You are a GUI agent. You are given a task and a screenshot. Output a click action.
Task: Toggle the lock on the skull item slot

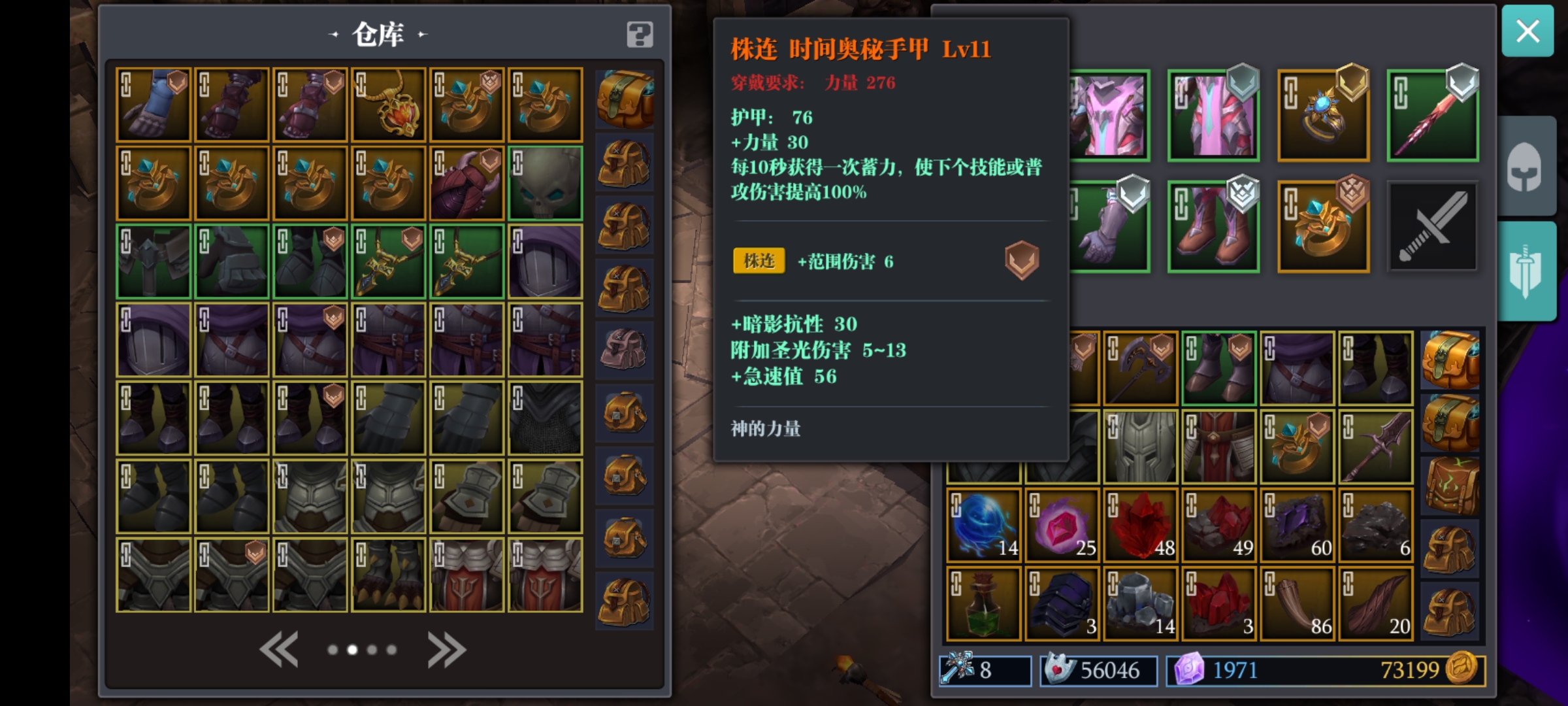pos(517,161)
